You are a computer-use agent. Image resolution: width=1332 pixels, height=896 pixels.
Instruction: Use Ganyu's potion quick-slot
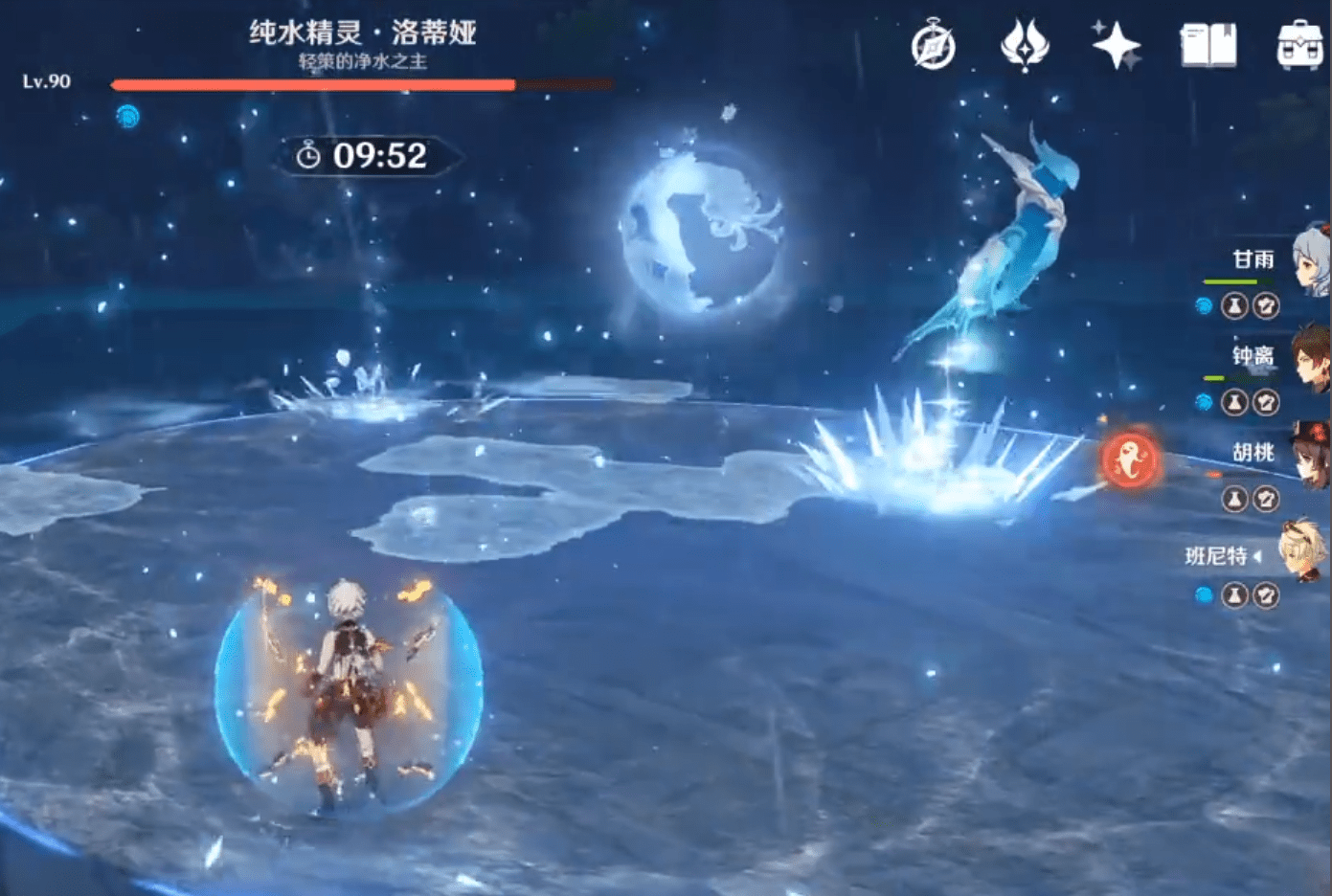point(1236,306)
